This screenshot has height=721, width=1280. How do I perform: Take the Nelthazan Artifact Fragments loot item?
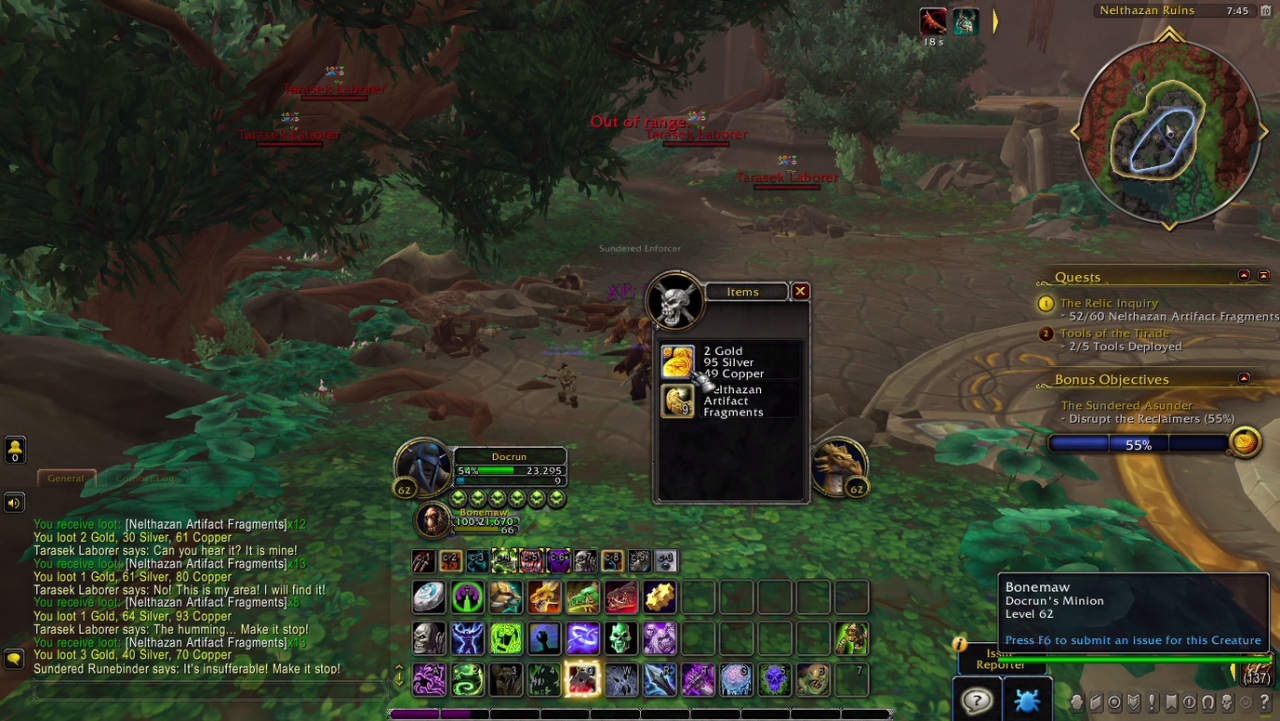(678, 401)
